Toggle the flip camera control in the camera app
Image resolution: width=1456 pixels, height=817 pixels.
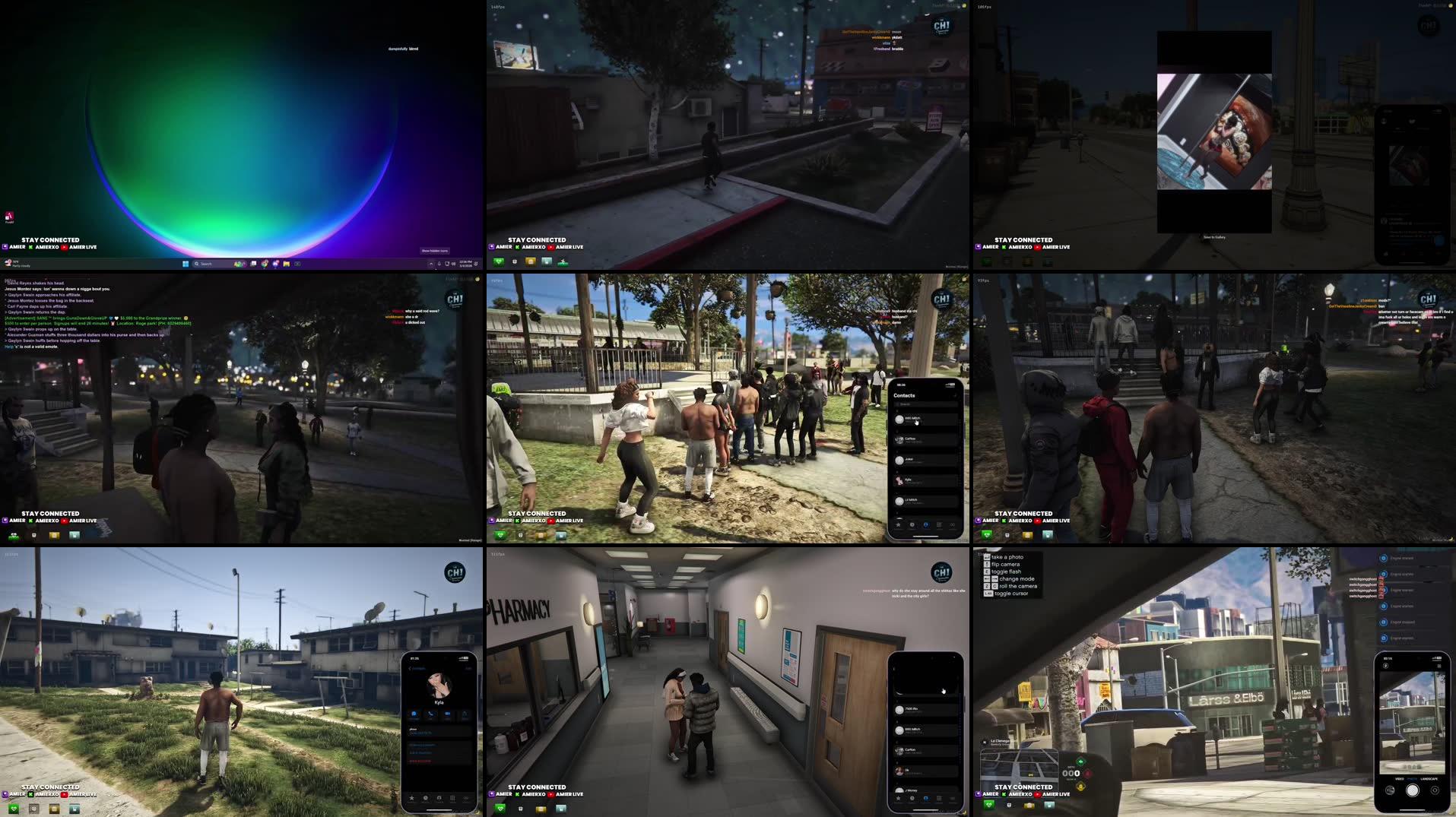point(1435,790)
